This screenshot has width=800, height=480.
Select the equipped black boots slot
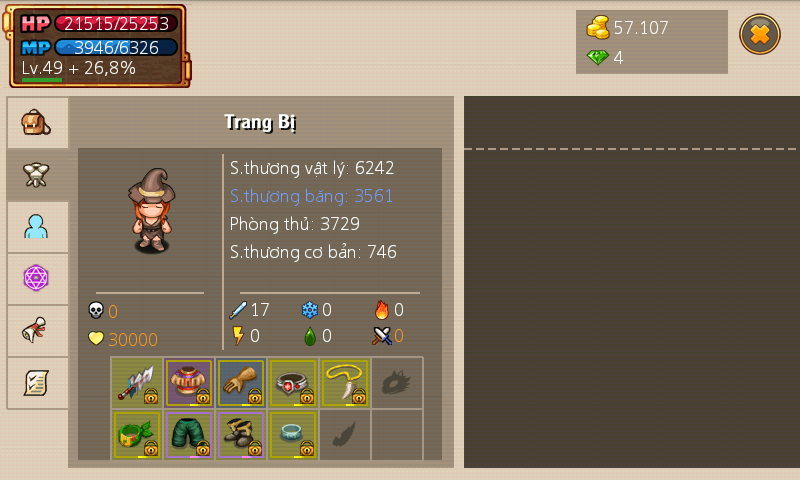point(241,435)
